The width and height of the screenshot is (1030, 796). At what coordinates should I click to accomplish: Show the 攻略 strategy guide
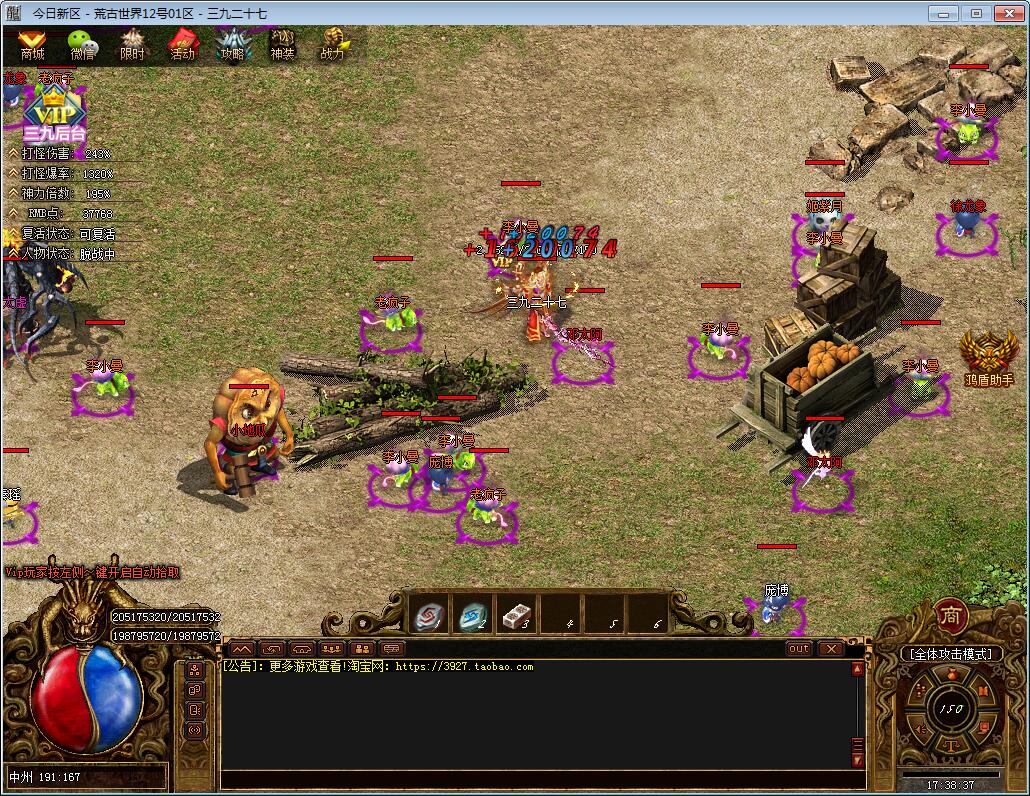[x=232, y=44]
